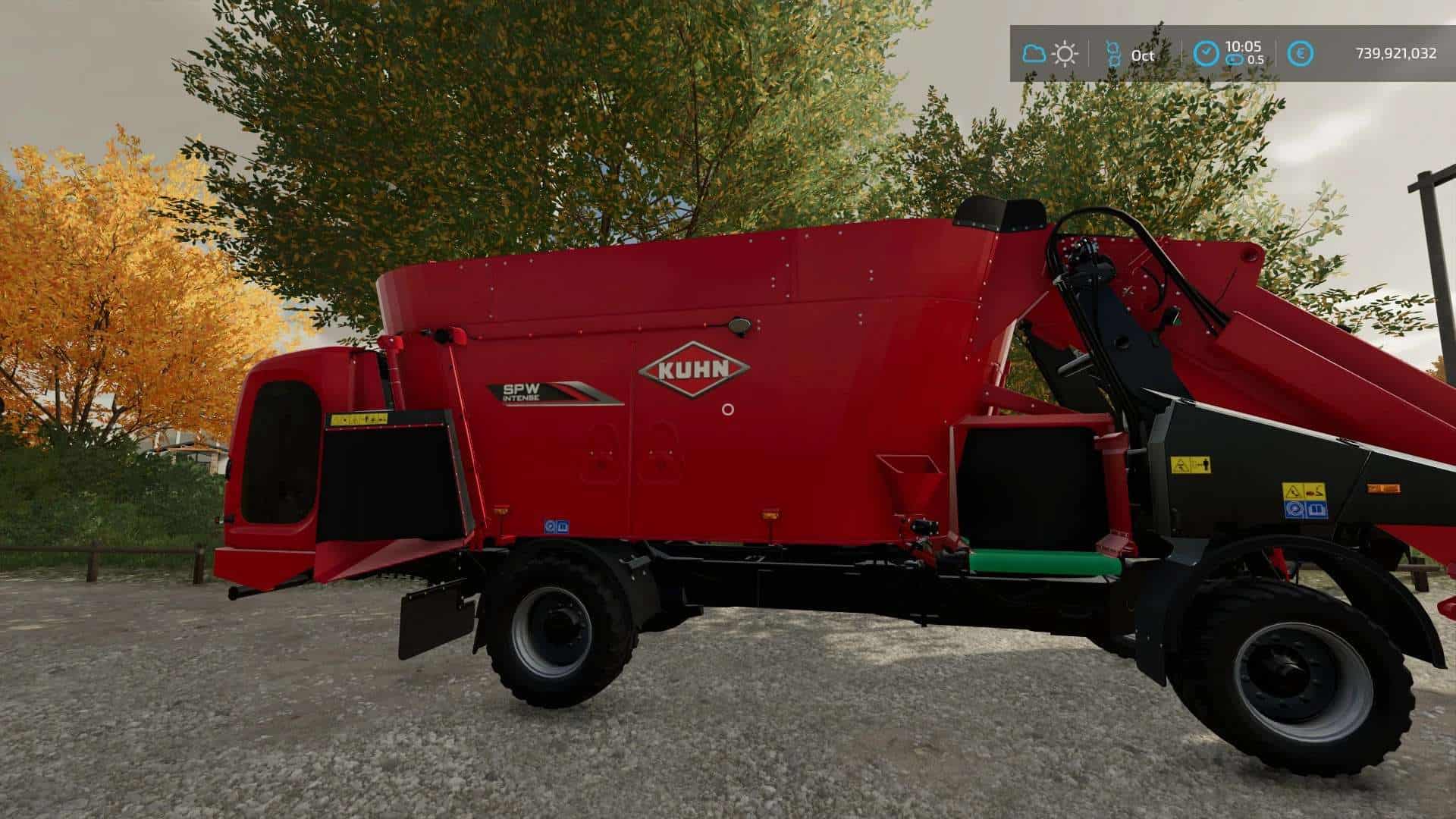
Task: Click the Euro currency icon
Action: tap(1301, 52)
